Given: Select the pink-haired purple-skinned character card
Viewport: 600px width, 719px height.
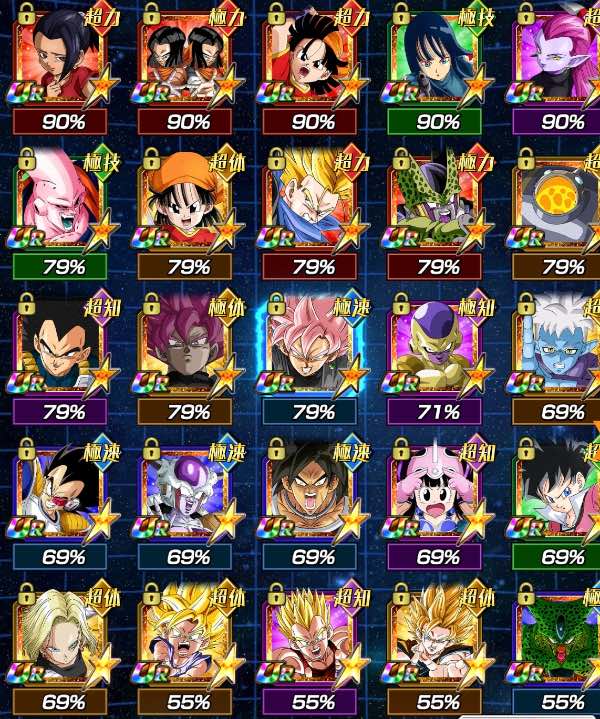Looking at the screenshot, I should pos(556,62).
